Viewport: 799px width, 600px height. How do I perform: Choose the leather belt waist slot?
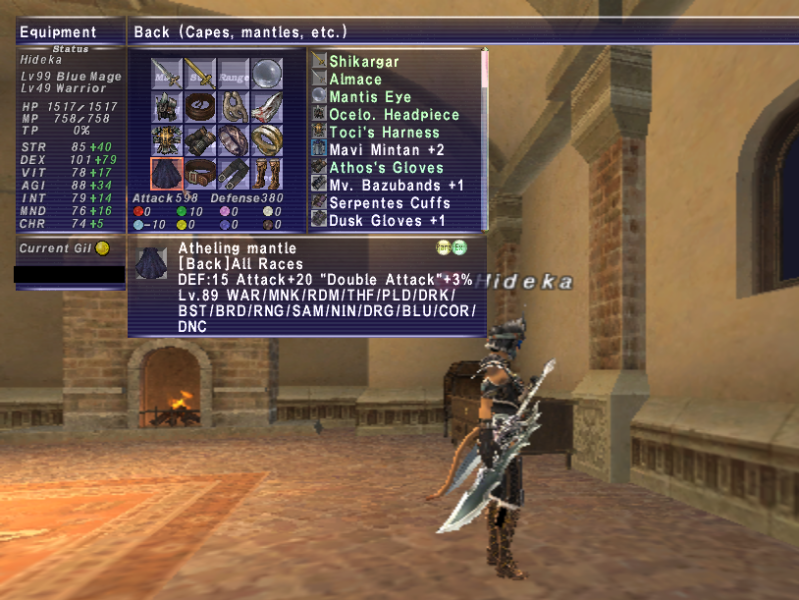200,173
